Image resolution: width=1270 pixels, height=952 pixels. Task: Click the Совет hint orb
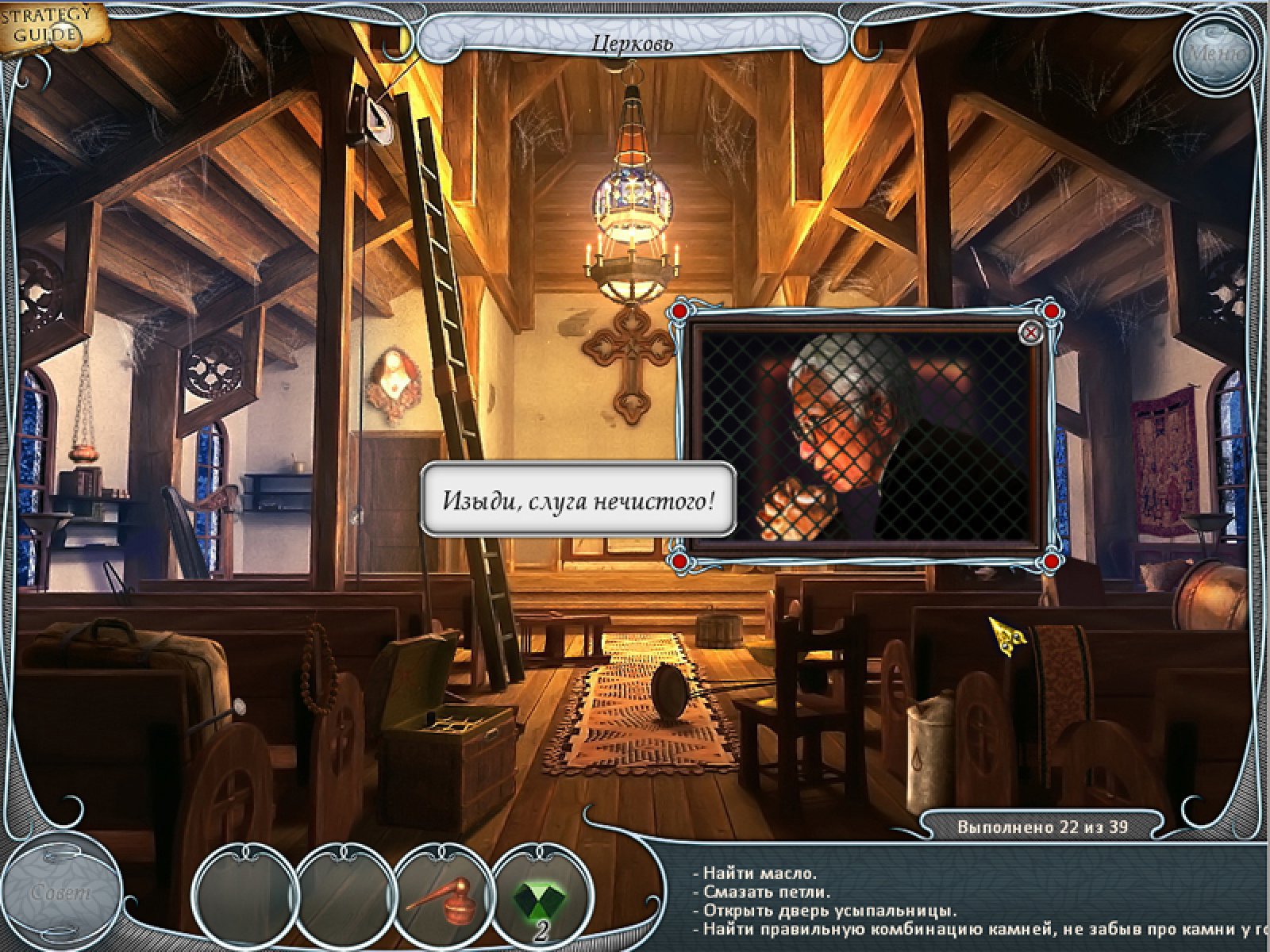coord(62,892)
